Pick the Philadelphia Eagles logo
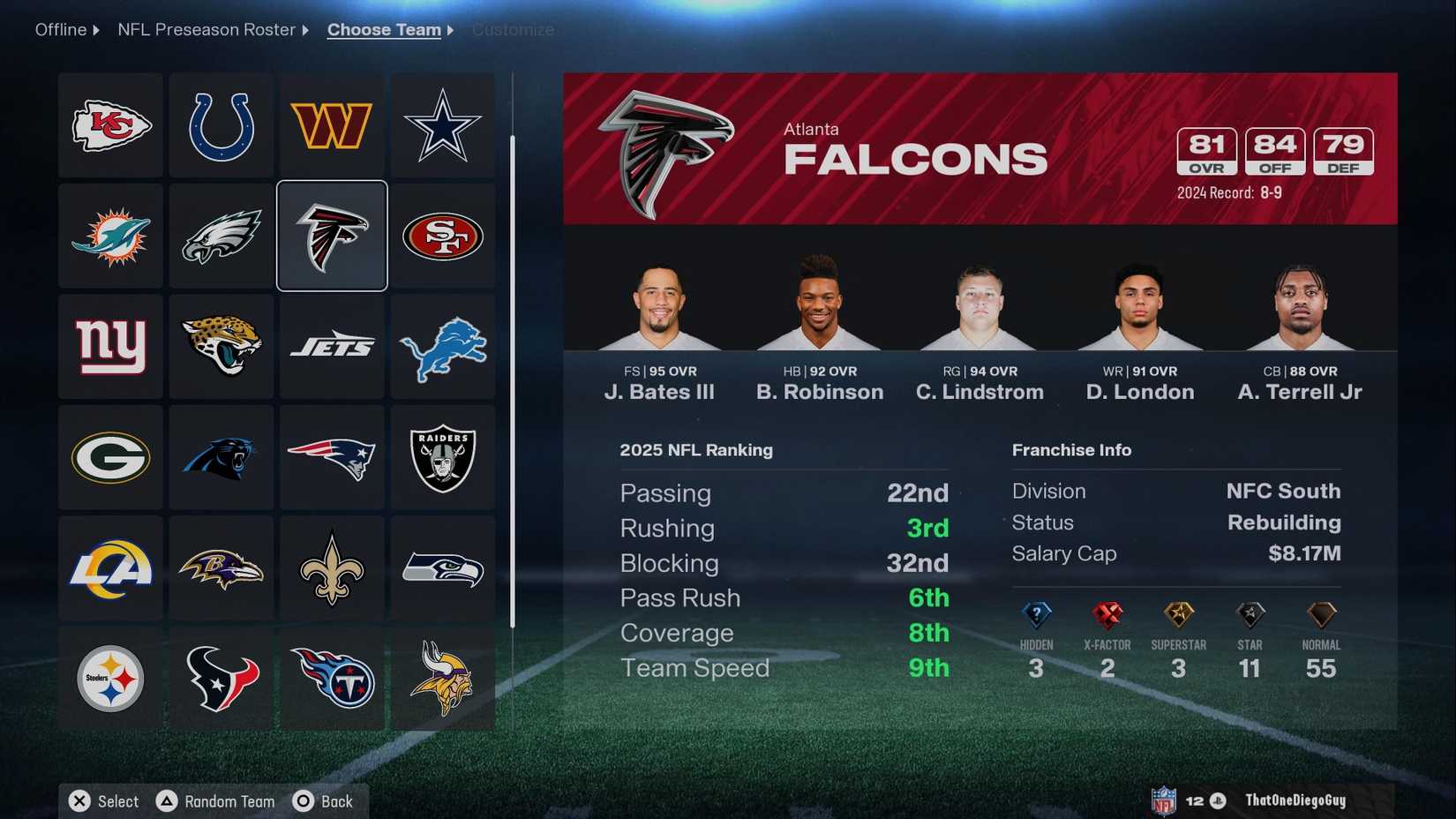 (x=221, y=236)
